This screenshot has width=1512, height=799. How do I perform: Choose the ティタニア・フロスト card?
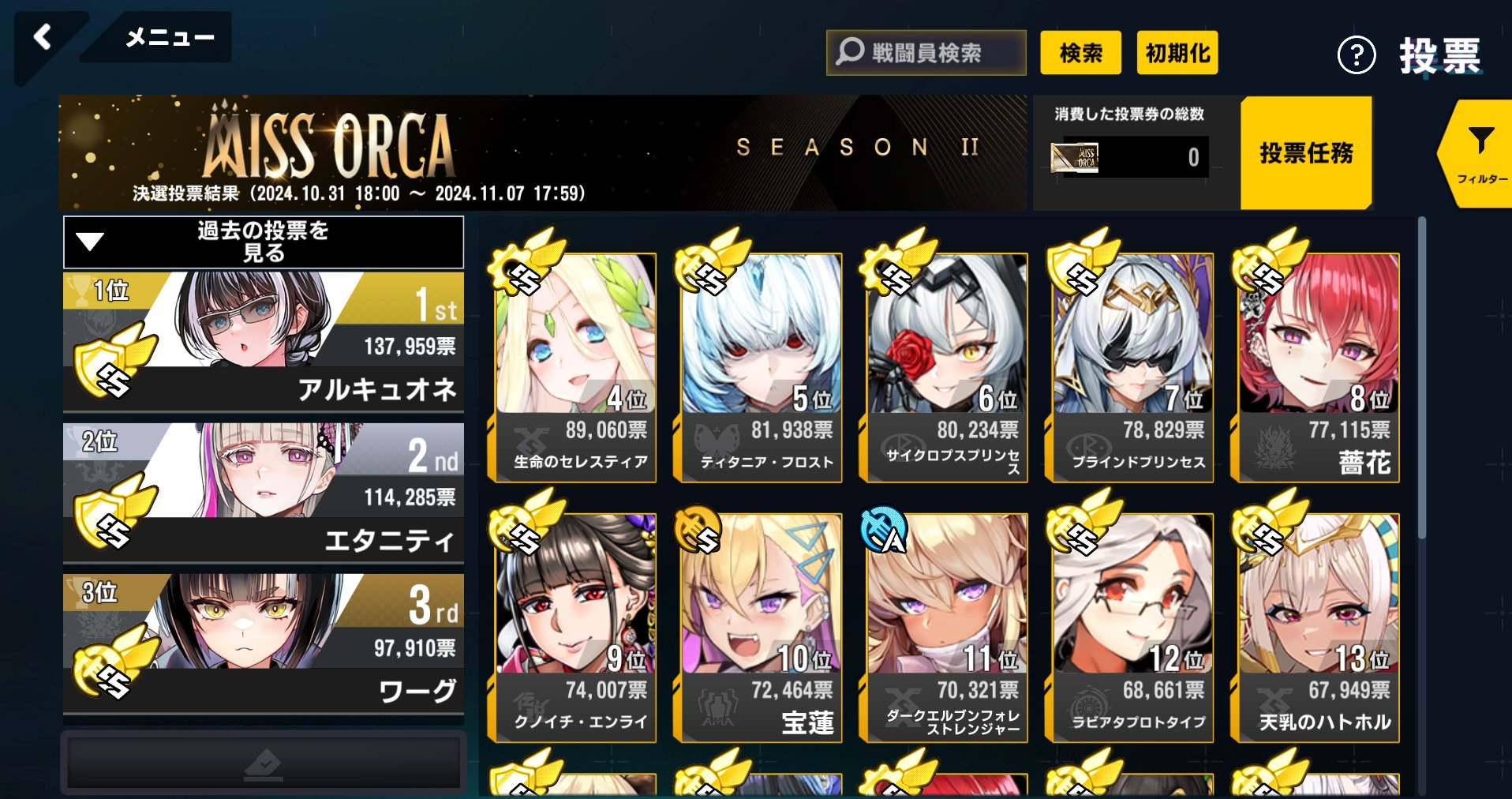[x=762, y=367]
